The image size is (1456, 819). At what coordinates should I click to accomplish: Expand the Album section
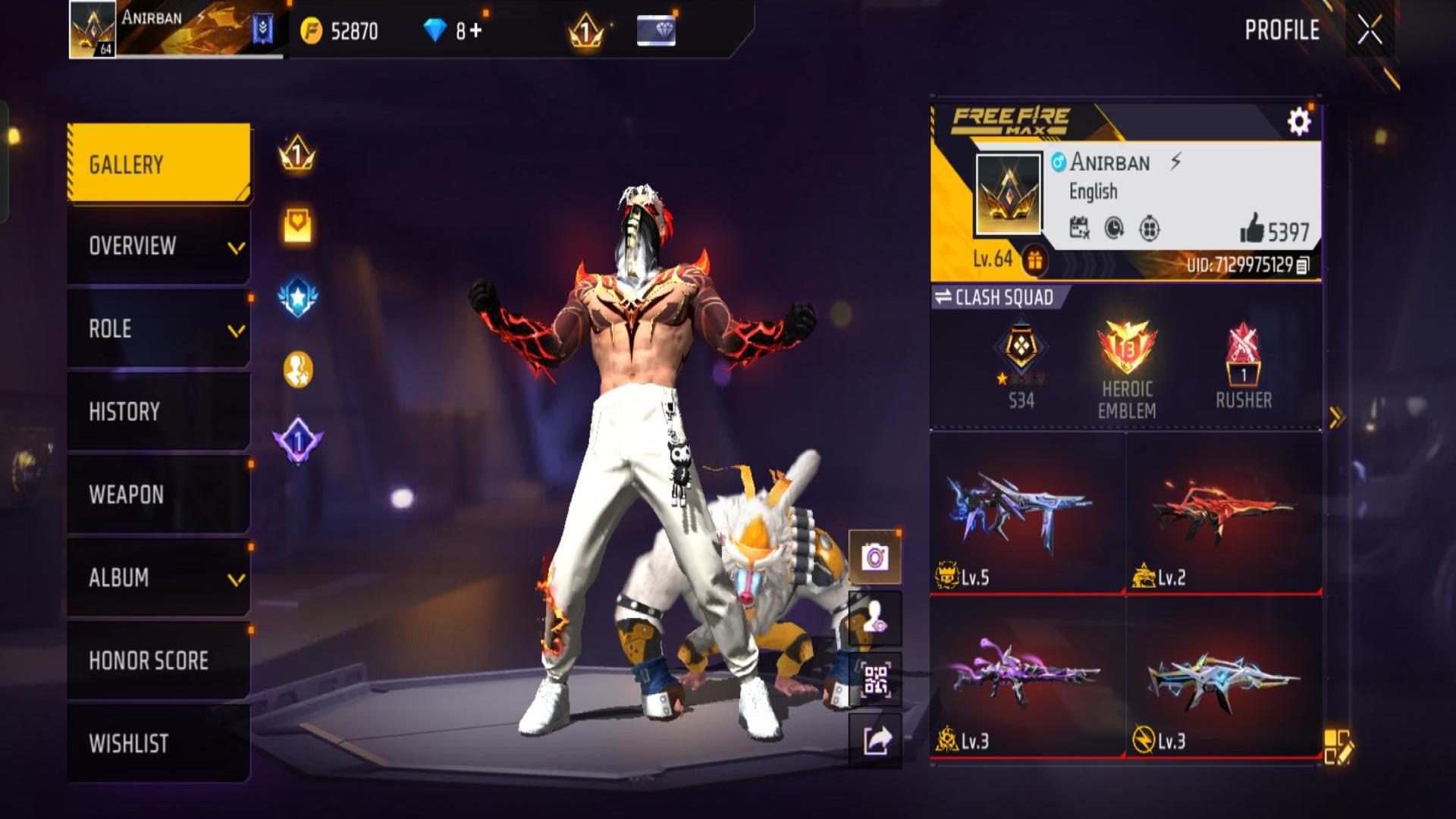(159, 578)
